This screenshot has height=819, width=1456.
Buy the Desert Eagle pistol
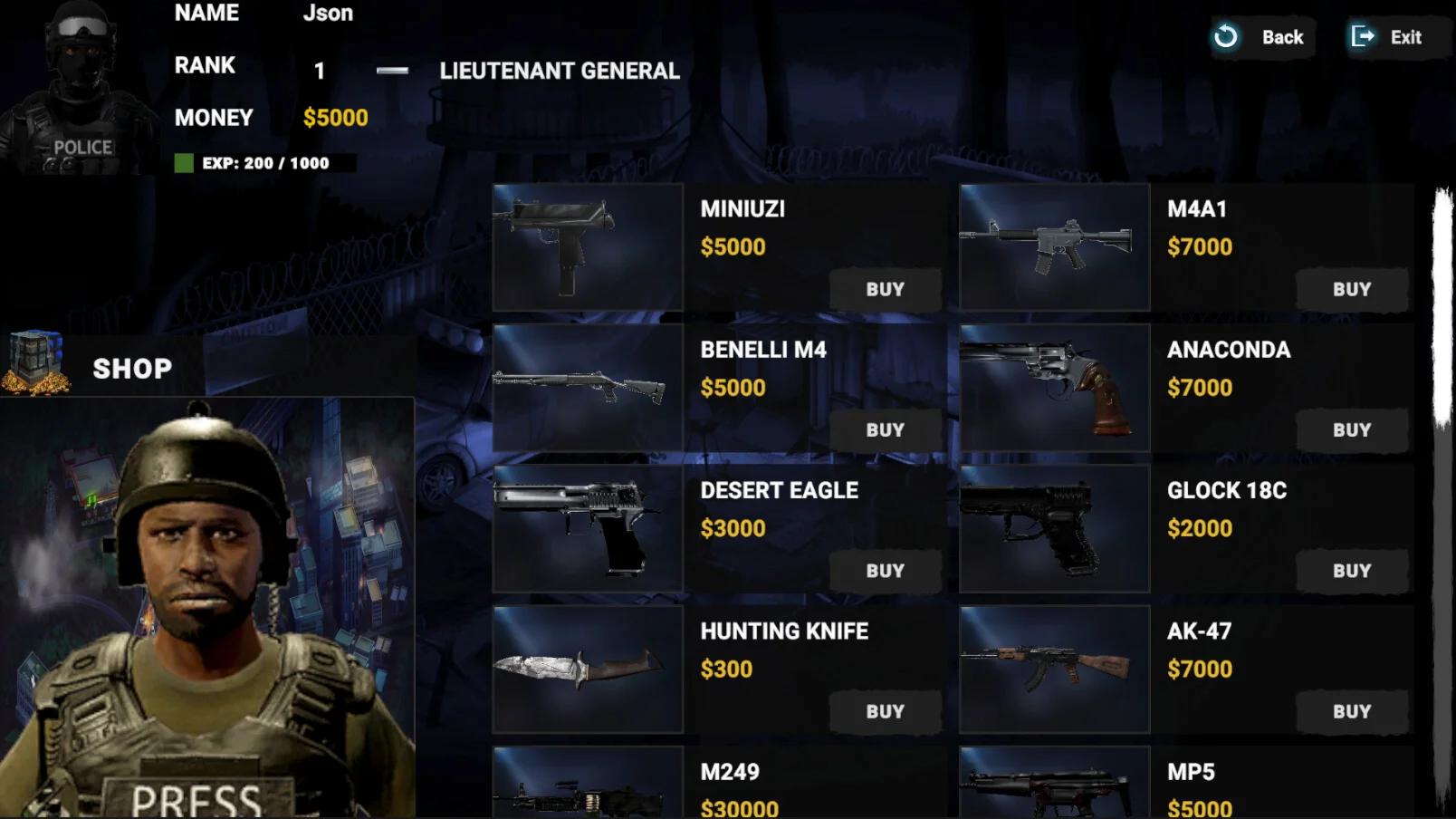885,572
